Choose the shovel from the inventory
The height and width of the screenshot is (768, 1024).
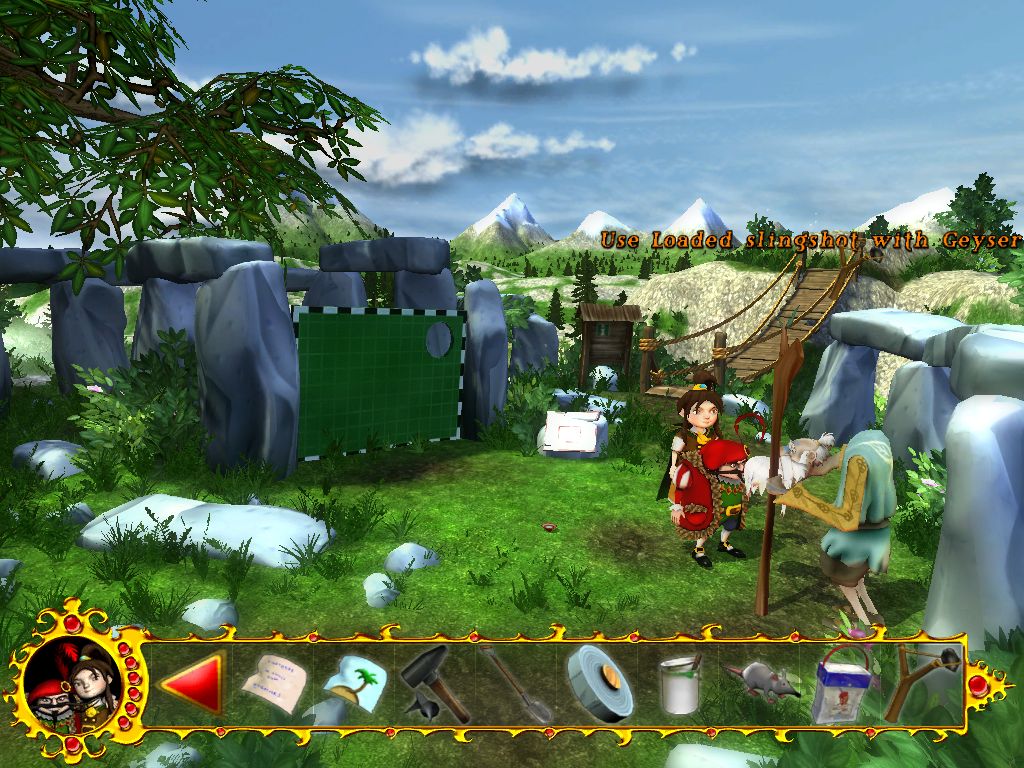pos(515,685)
